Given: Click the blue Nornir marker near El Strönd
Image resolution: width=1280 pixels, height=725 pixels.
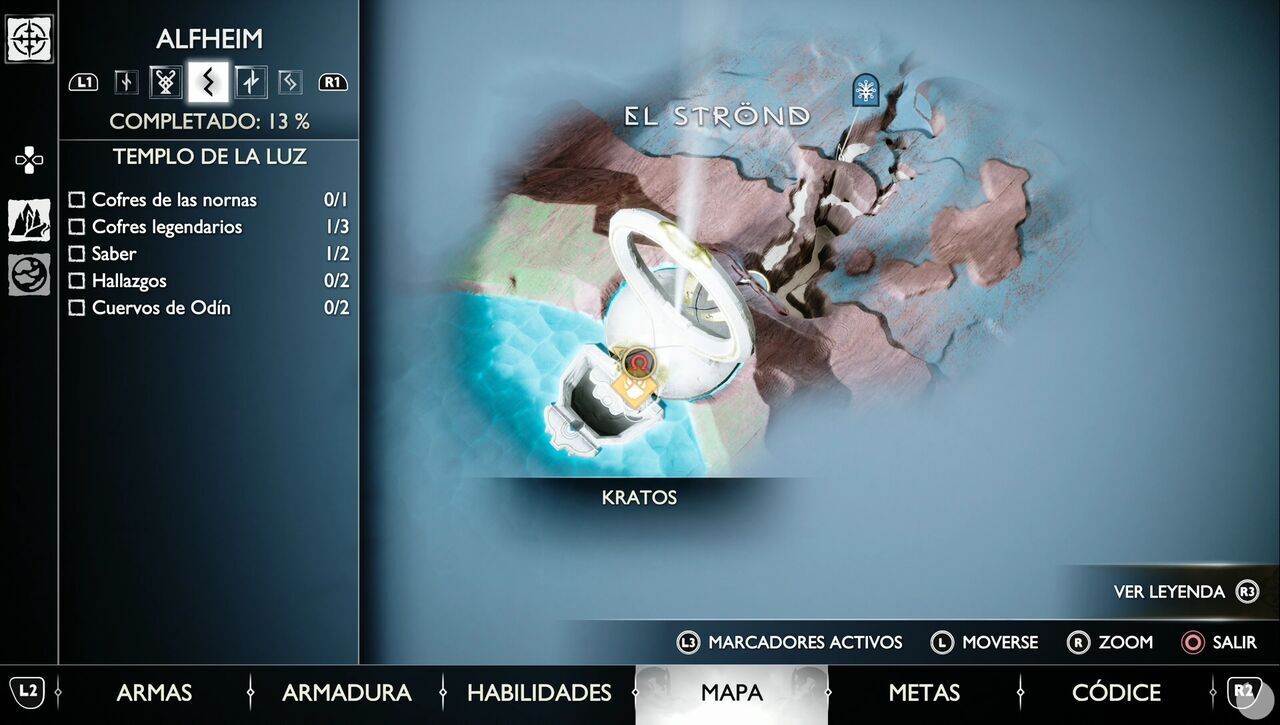Looking at the screenshot, I should point(864,92).
